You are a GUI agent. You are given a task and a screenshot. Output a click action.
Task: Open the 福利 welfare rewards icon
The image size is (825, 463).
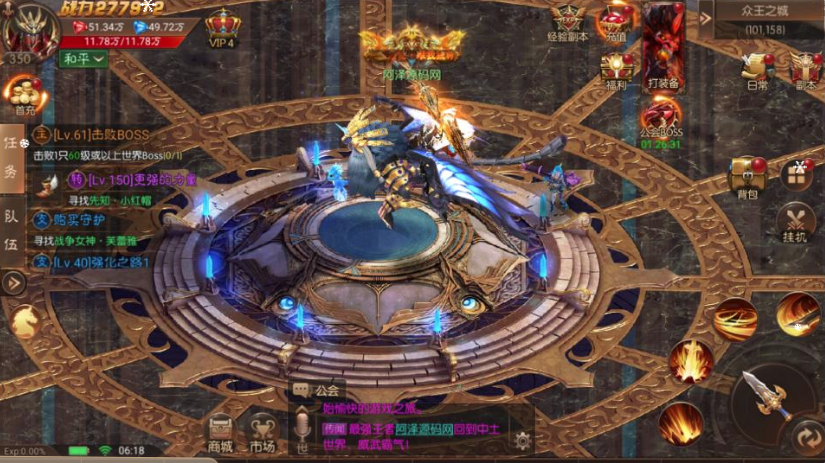pos(616,71)
